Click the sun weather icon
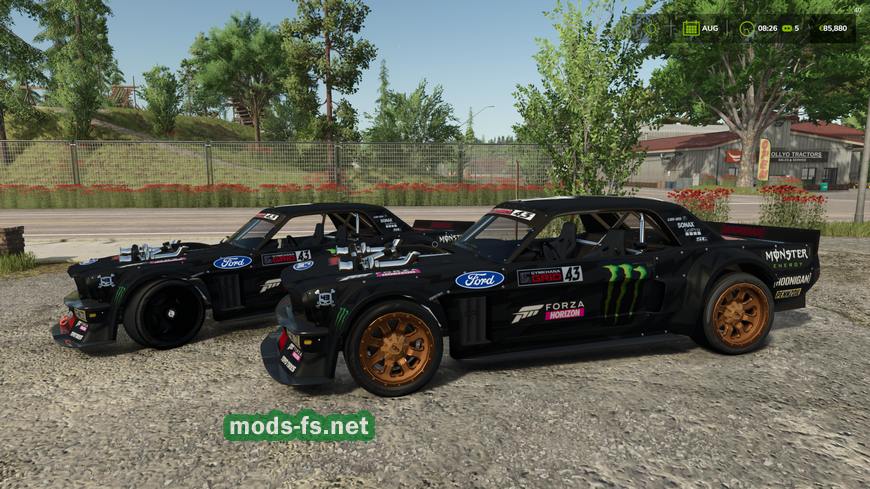870x489 pixels. pos(652,28)
